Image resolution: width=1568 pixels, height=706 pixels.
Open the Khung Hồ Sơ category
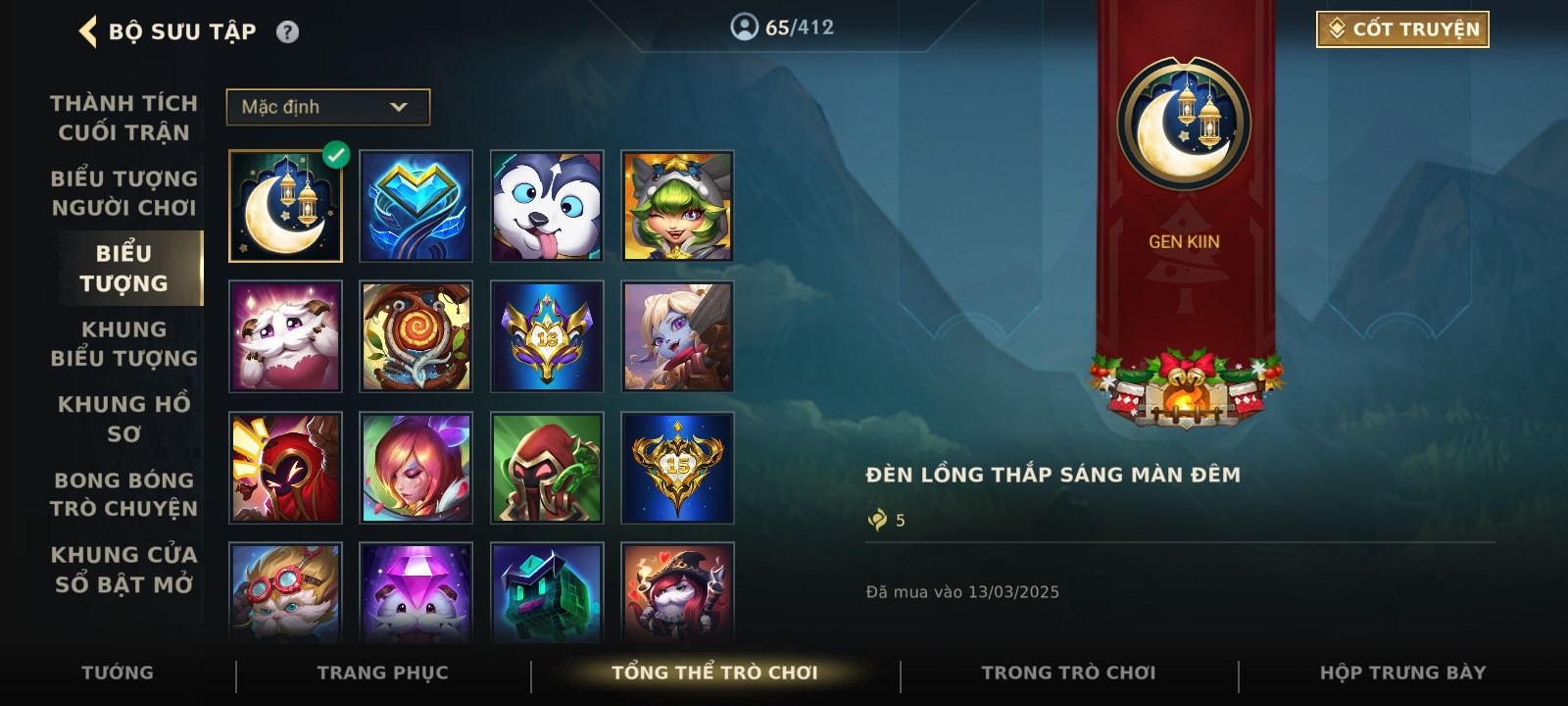tap(123, 419)
